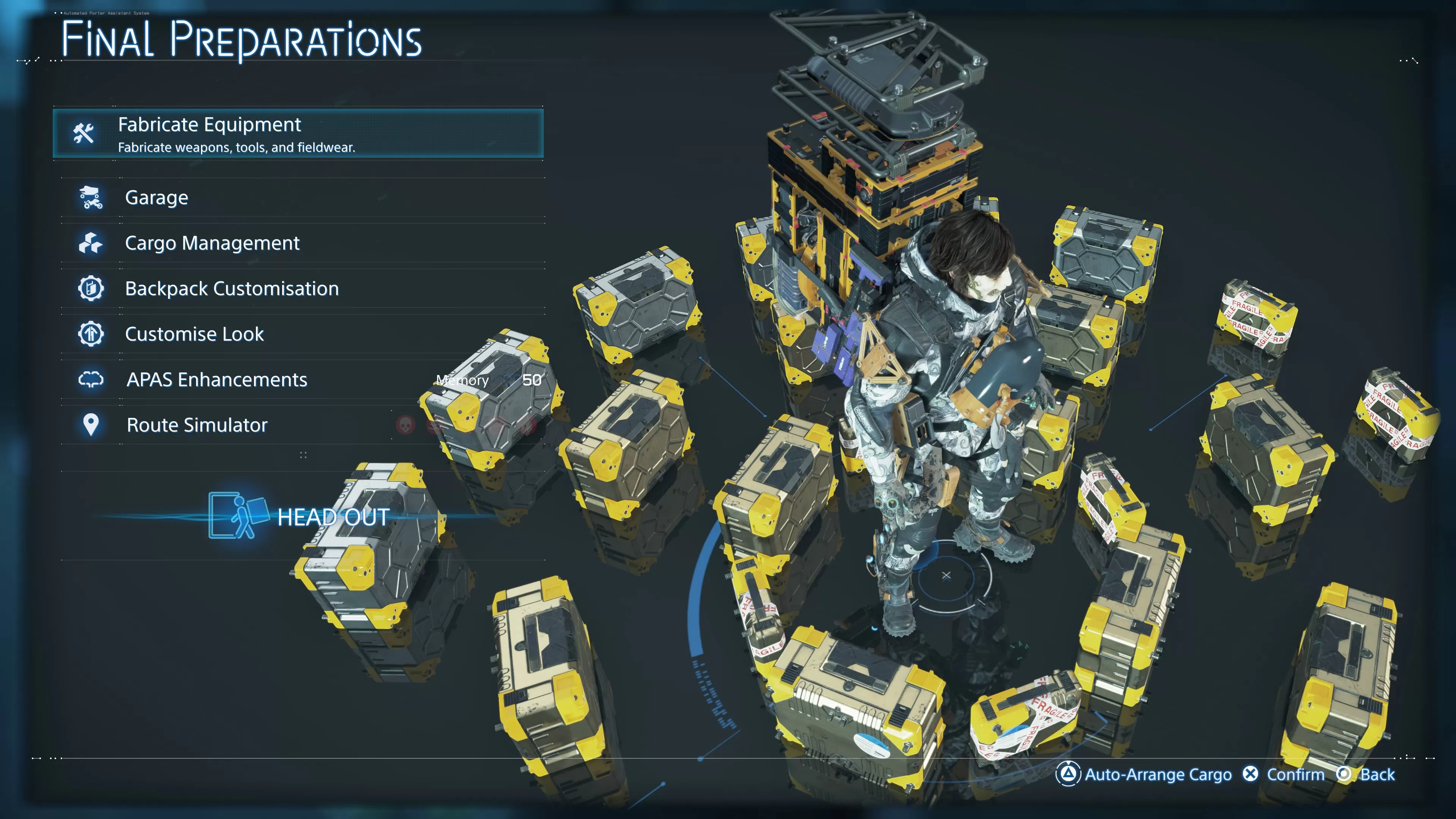This screenshot has height=819, width=1456.
Task: Open the Fabricate Equipment menu entry
Action: (298, 134)
